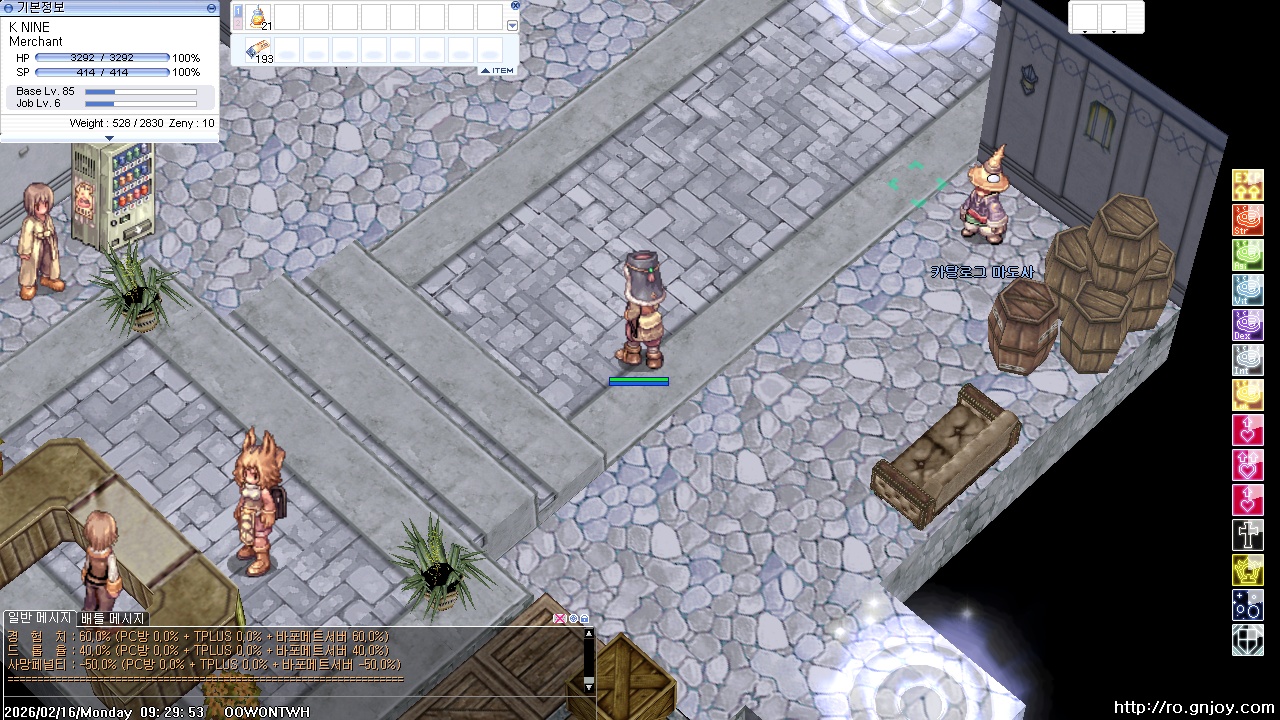Close the hotkey bar window
This screenshot has width=1280, height=720.
click(515, 5)
